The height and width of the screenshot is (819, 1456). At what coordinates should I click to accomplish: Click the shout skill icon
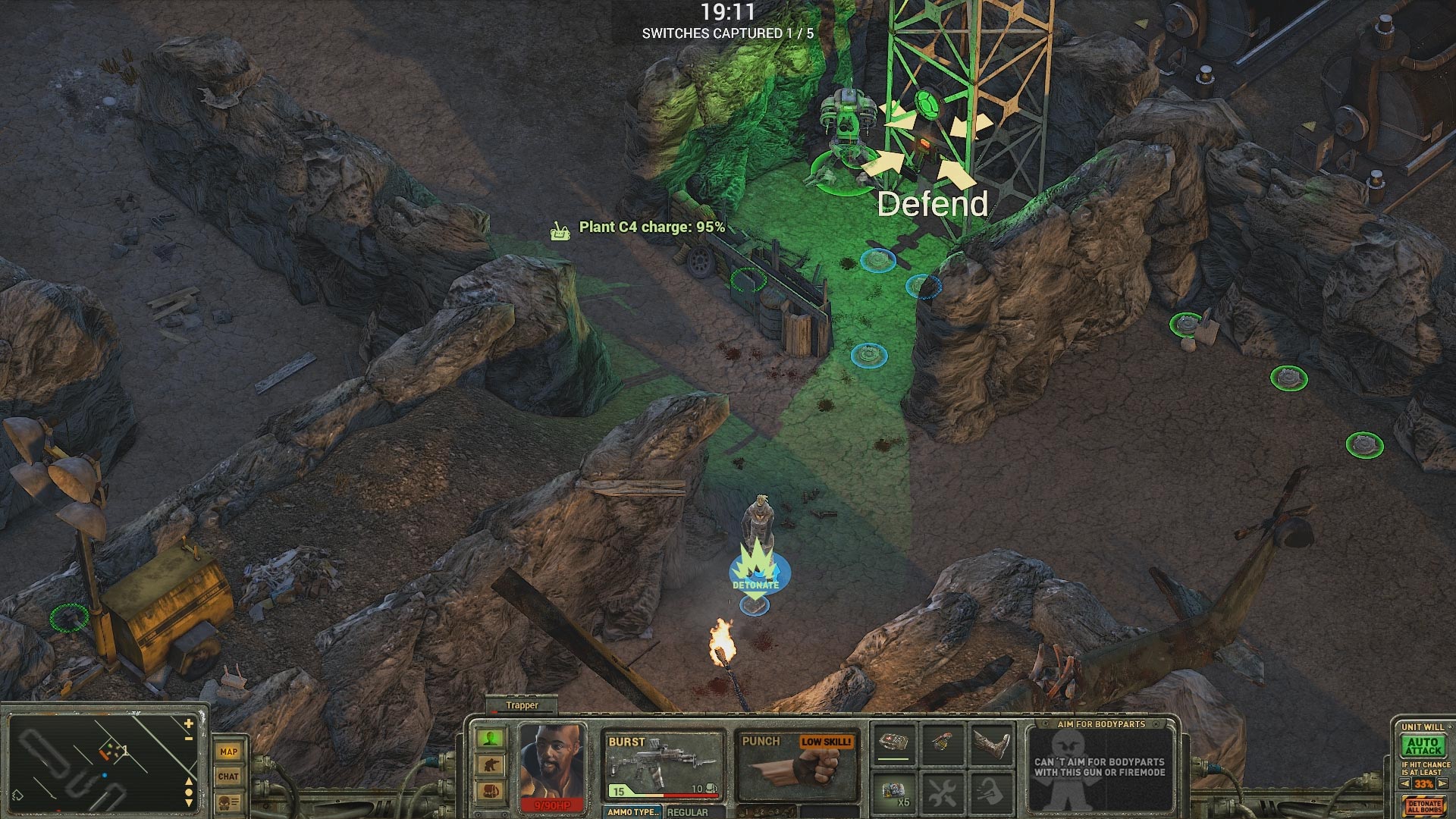click(991, 793)
